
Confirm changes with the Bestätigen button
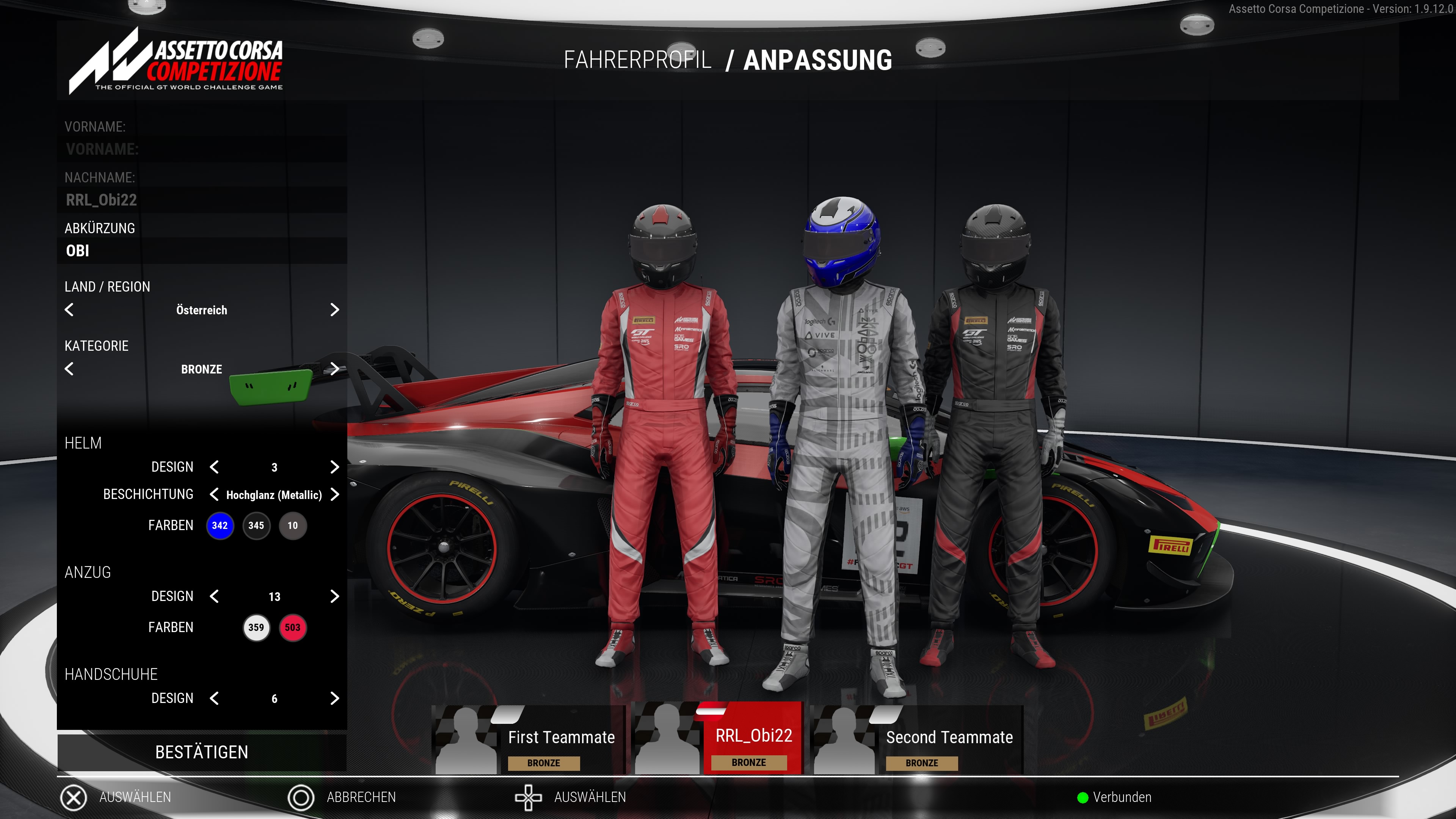tap(202, 752)
